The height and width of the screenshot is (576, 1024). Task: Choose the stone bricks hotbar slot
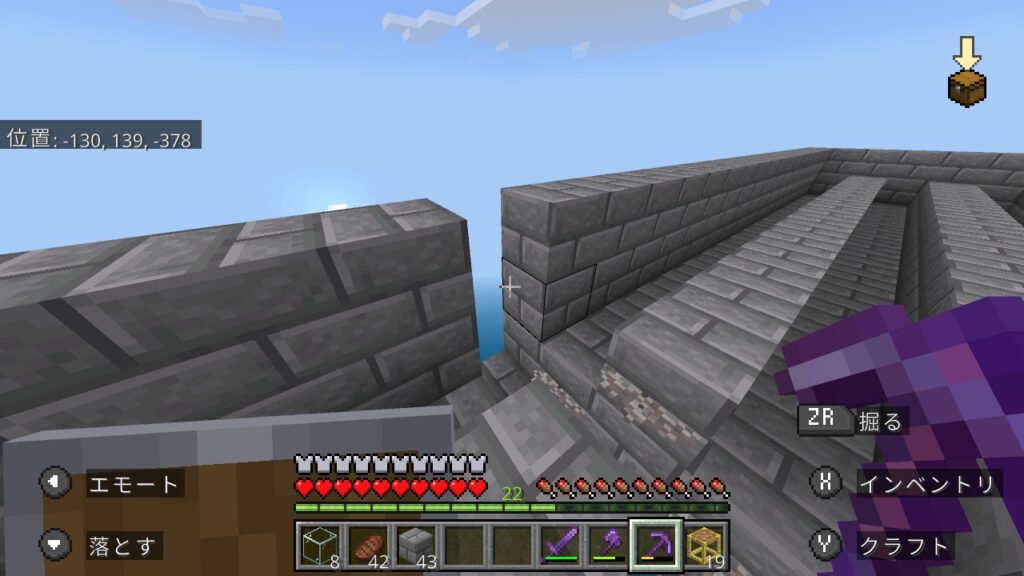(412, 545)
